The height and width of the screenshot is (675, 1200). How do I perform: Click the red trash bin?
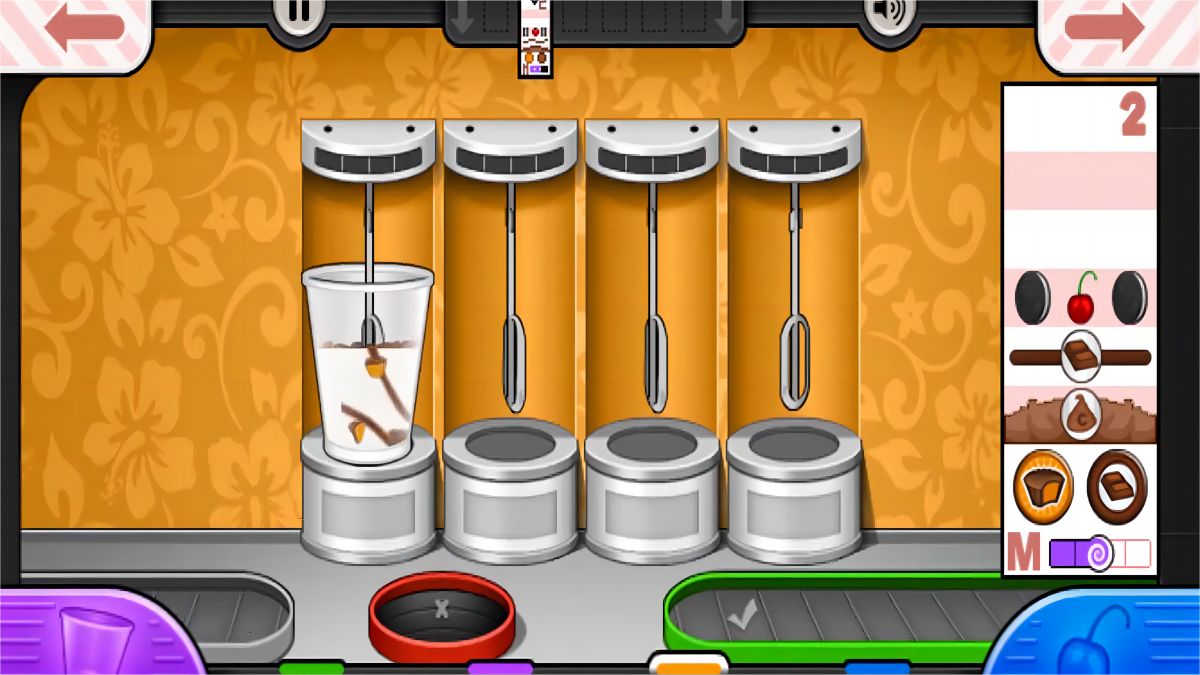(442, 612)
